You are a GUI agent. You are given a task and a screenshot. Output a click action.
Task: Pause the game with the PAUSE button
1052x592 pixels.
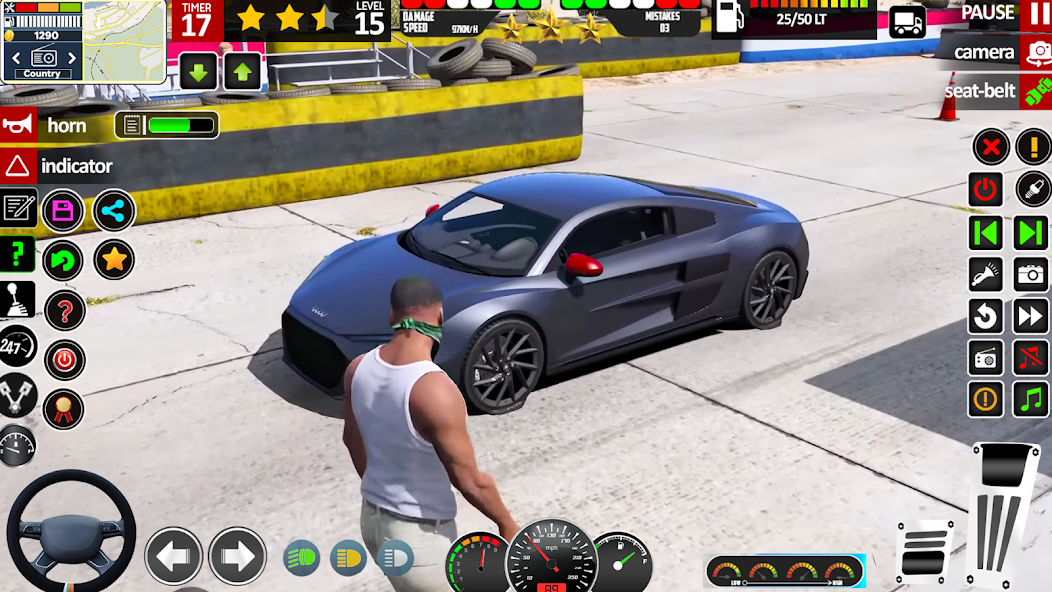pos(1000,13)
